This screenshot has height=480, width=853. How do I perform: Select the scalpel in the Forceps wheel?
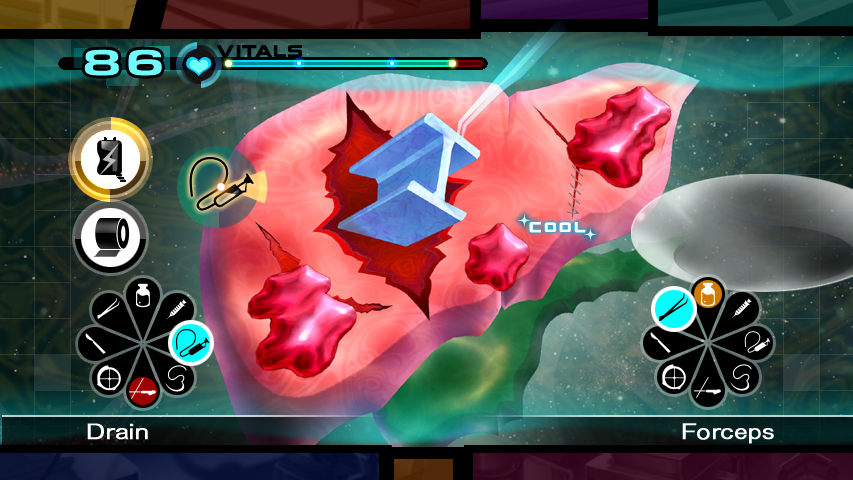pyautogui.click(x=660, y=343)
